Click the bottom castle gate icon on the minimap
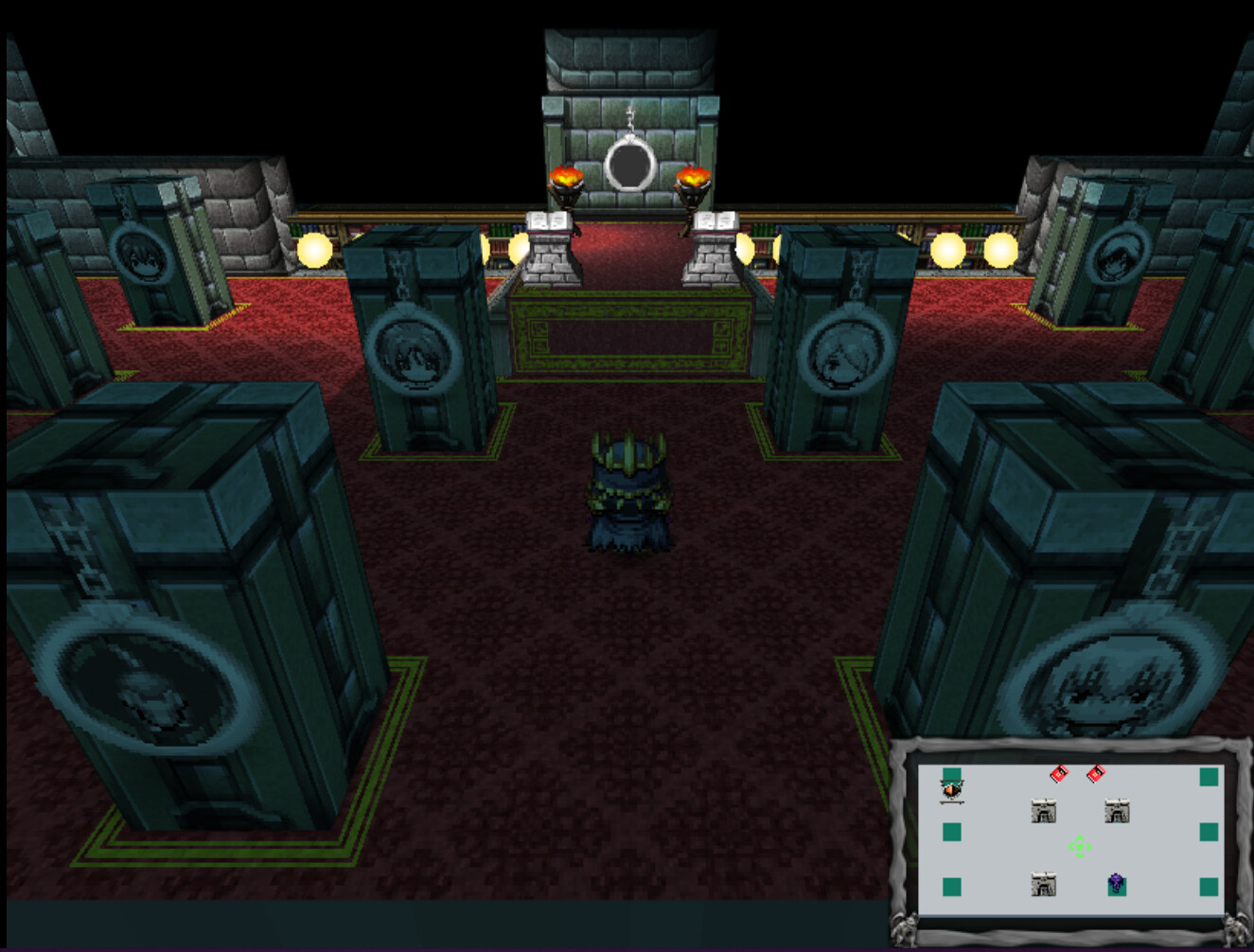 (x=1046, y=885)
